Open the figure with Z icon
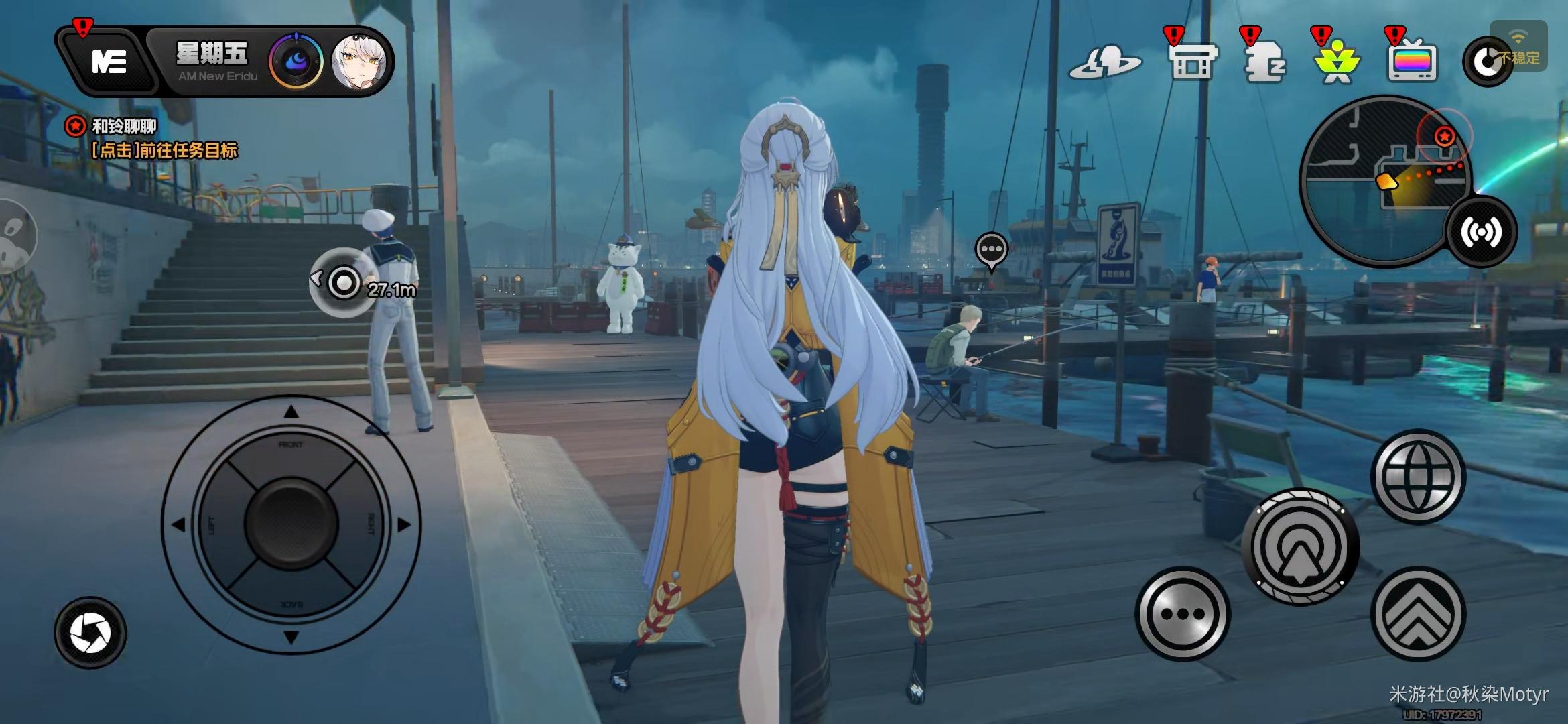The height and width of the screenshot is (724, 1568). (x=1264, y=62)
